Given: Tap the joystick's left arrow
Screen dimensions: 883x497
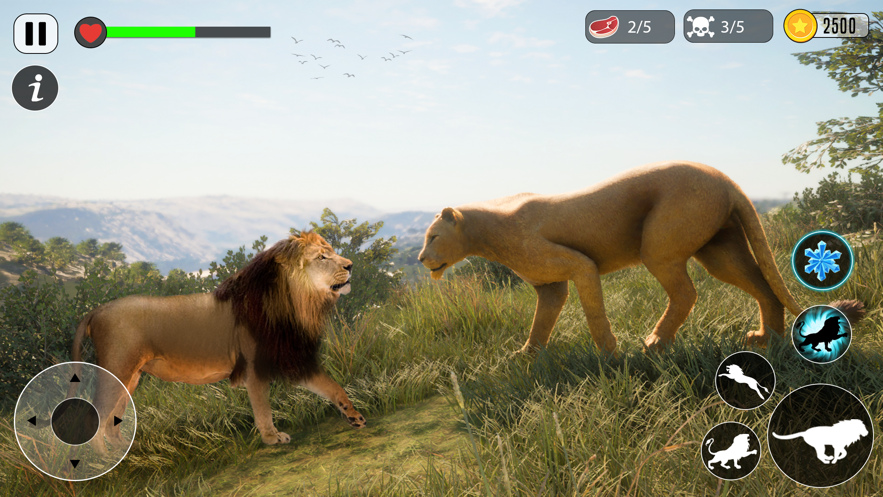Looking at the screenshot, I should coord(32,421).
